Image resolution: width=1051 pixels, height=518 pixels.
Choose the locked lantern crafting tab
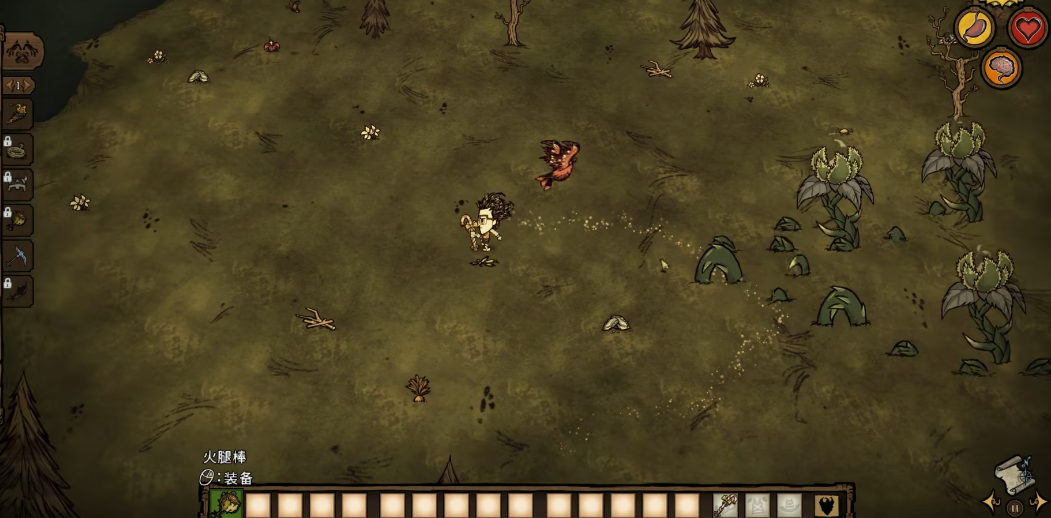(19, 220)
